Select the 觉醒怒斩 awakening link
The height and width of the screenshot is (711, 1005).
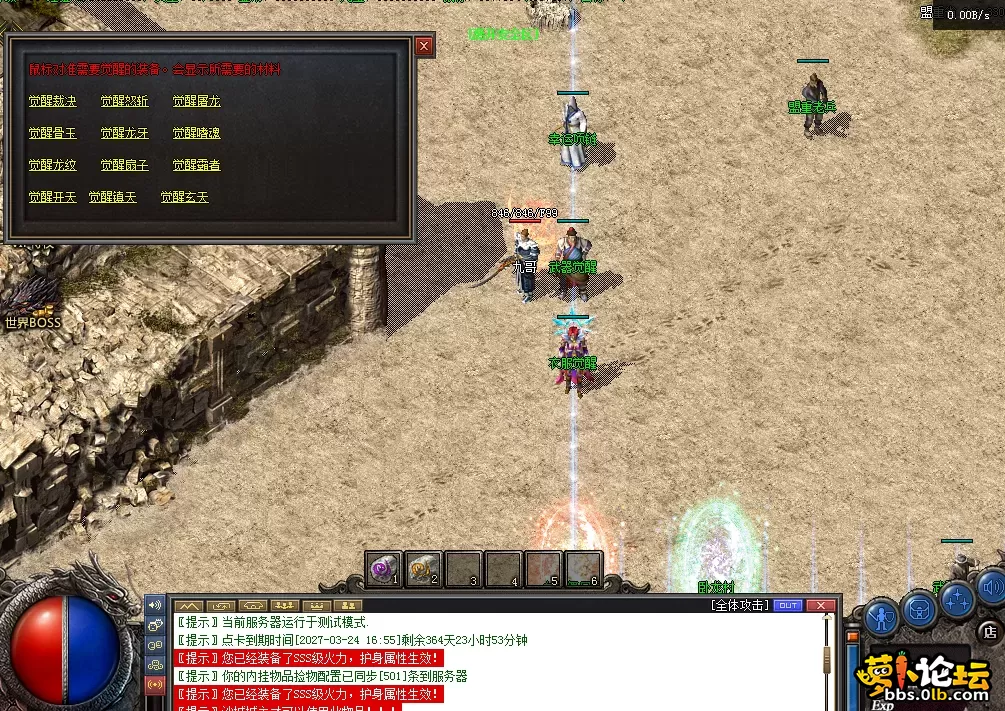124,101
